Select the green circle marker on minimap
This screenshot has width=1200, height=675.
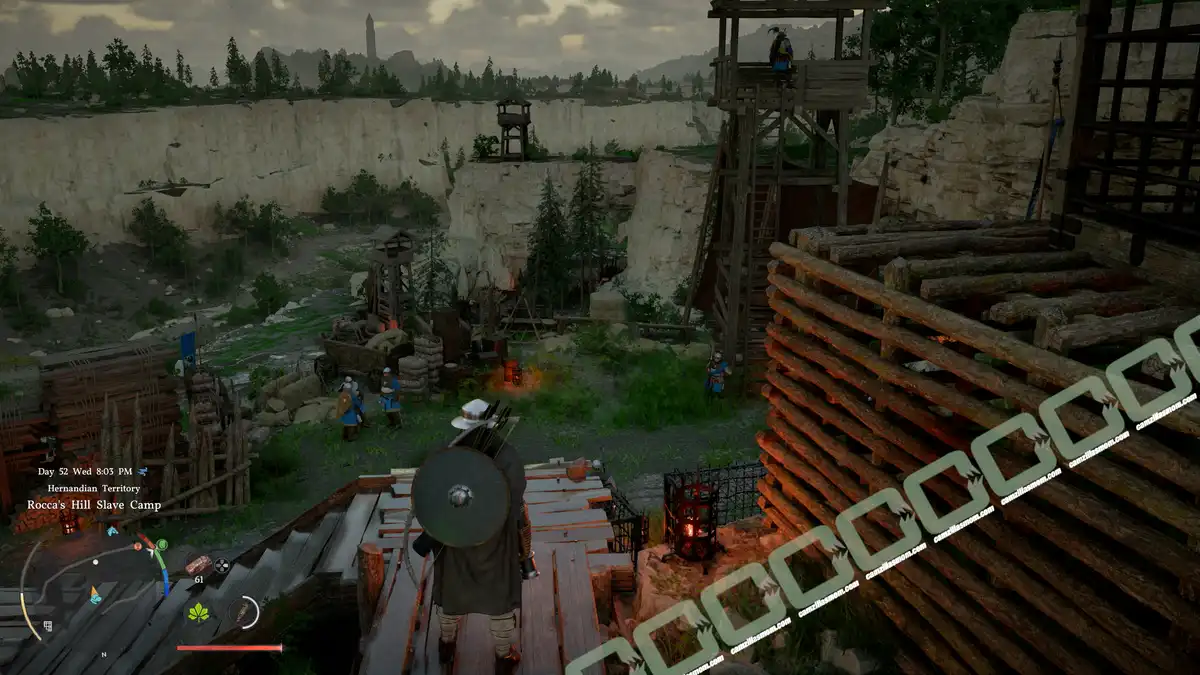tap(161, 545)
